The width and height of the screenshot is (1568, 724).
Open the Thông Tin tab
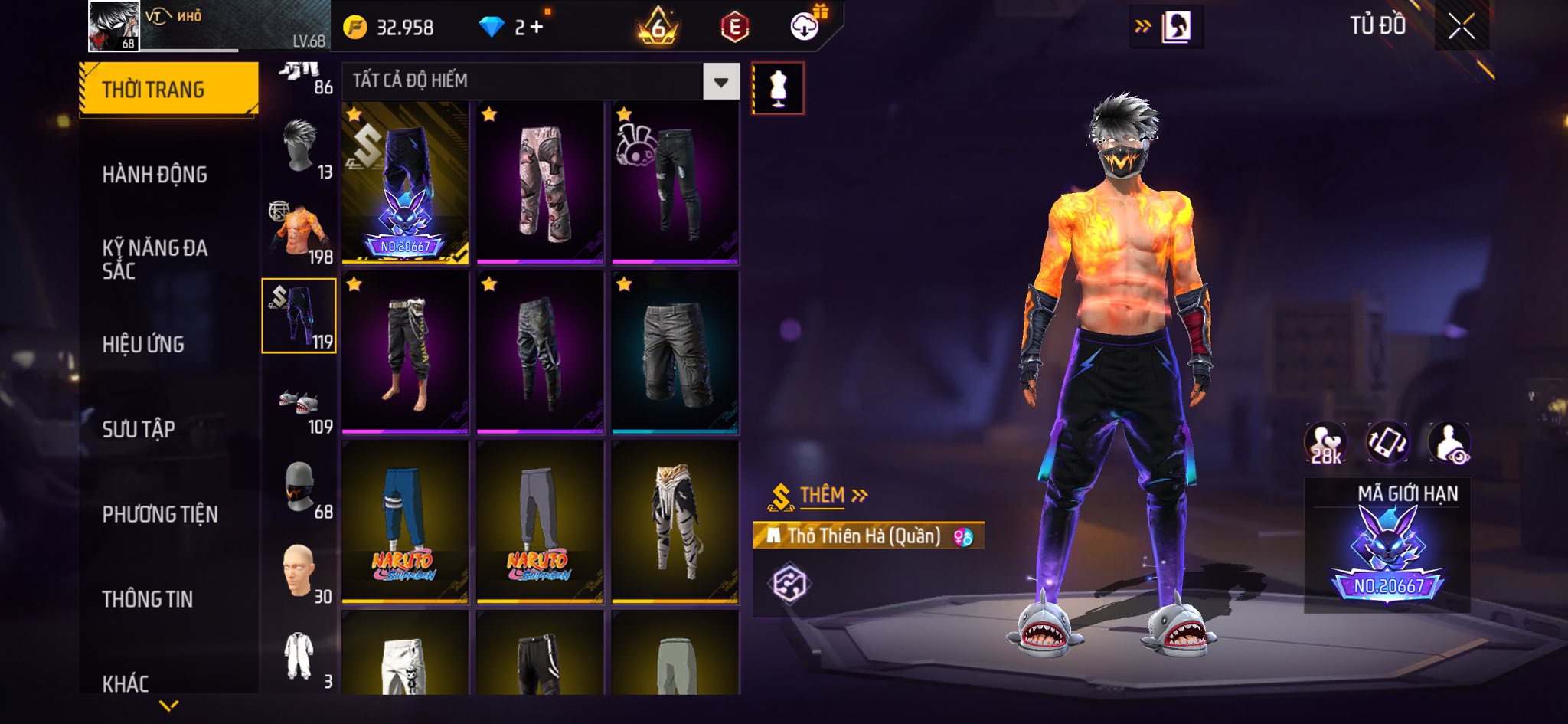click(x=148, y=599)
